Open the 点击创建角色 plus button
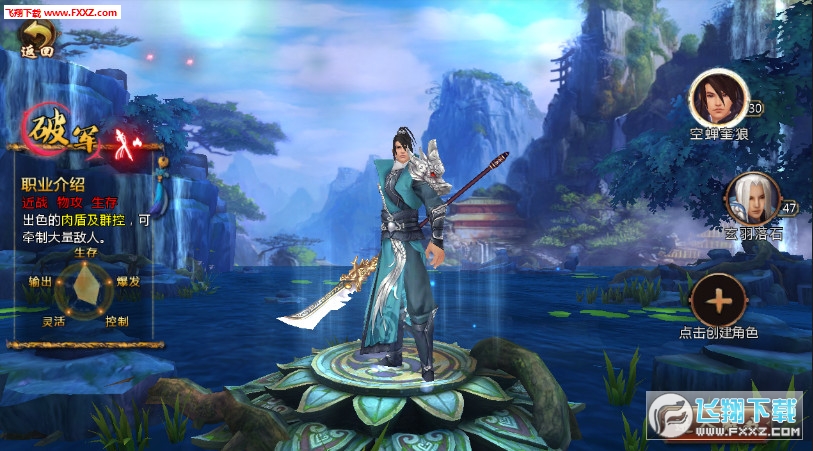Viewport: 813px width, 451px height. [718, 299]
